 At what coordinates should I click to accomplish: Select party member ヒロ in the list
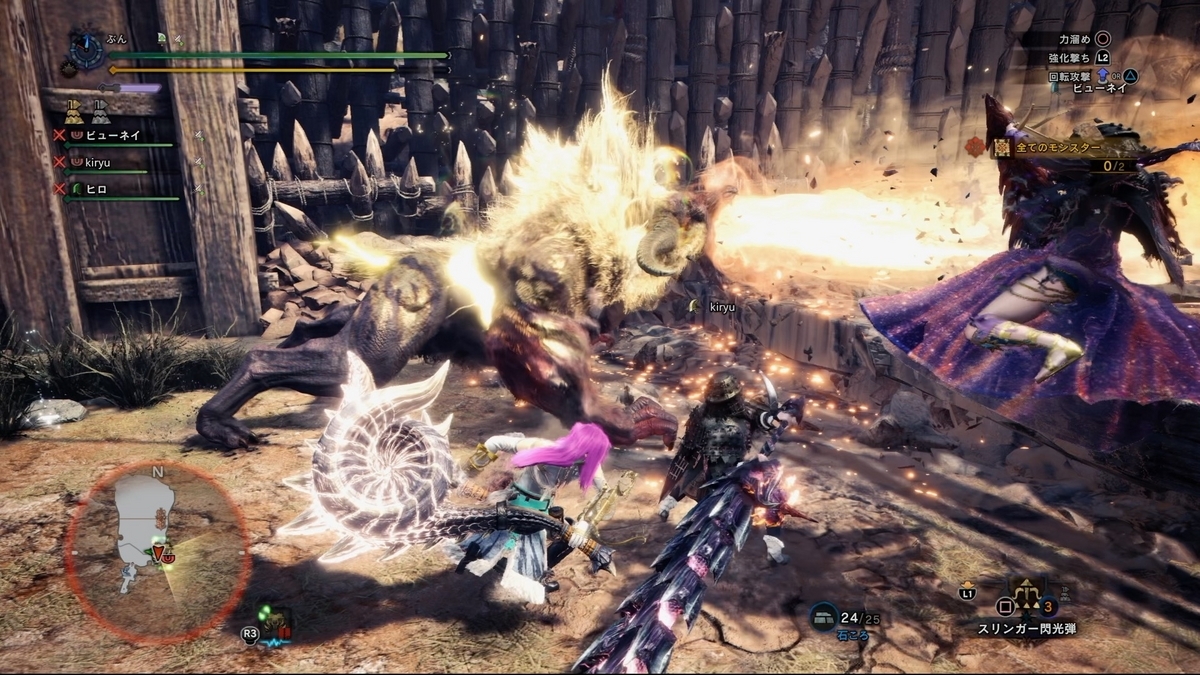click(96, 188)
